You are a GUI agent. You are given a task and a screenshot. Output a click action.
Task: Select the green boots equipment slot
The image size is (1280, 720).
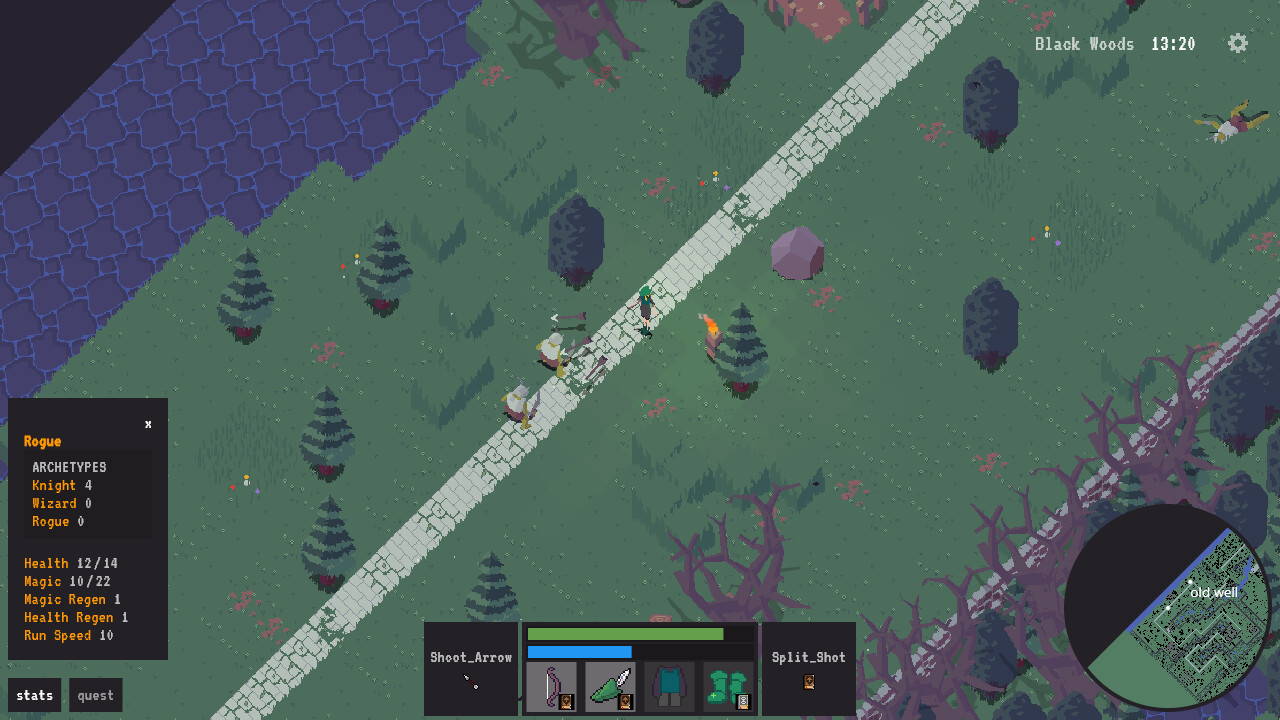coord(725,682)
